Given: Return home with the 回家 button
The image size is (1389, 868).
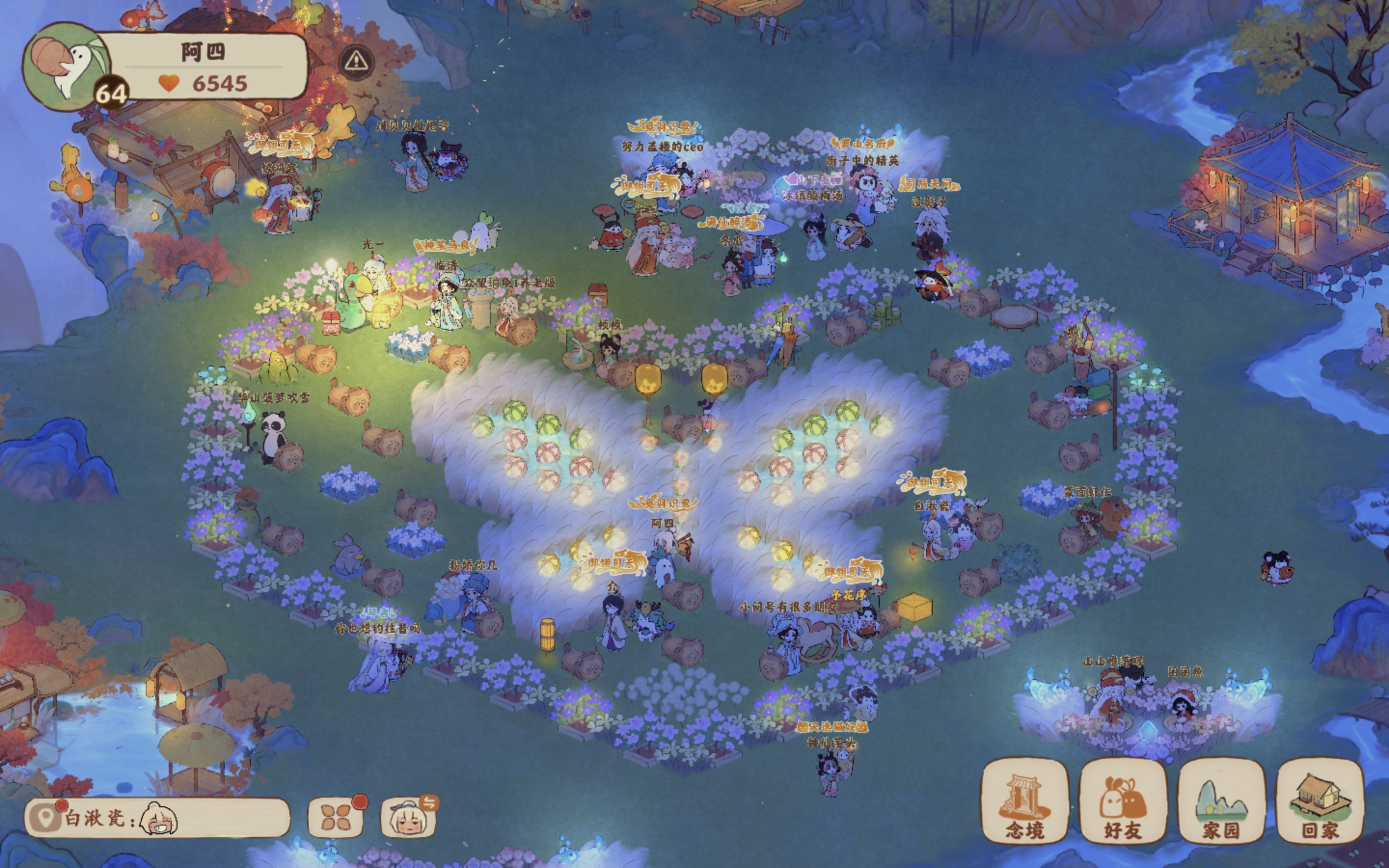Looking at the screenshot, I should point(1320,802).
